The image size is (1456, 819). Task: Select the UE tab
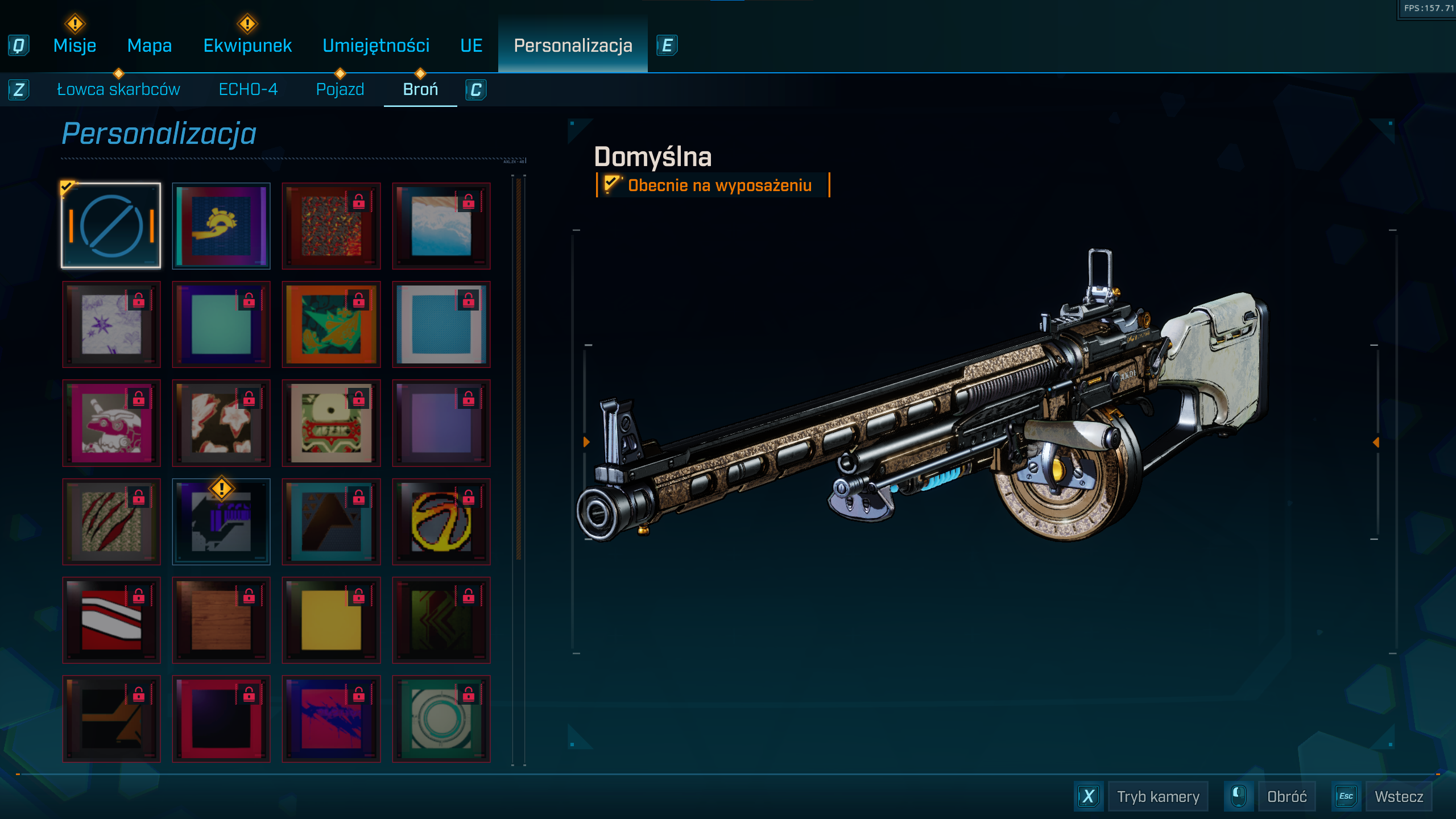click(x=471, y=45)
